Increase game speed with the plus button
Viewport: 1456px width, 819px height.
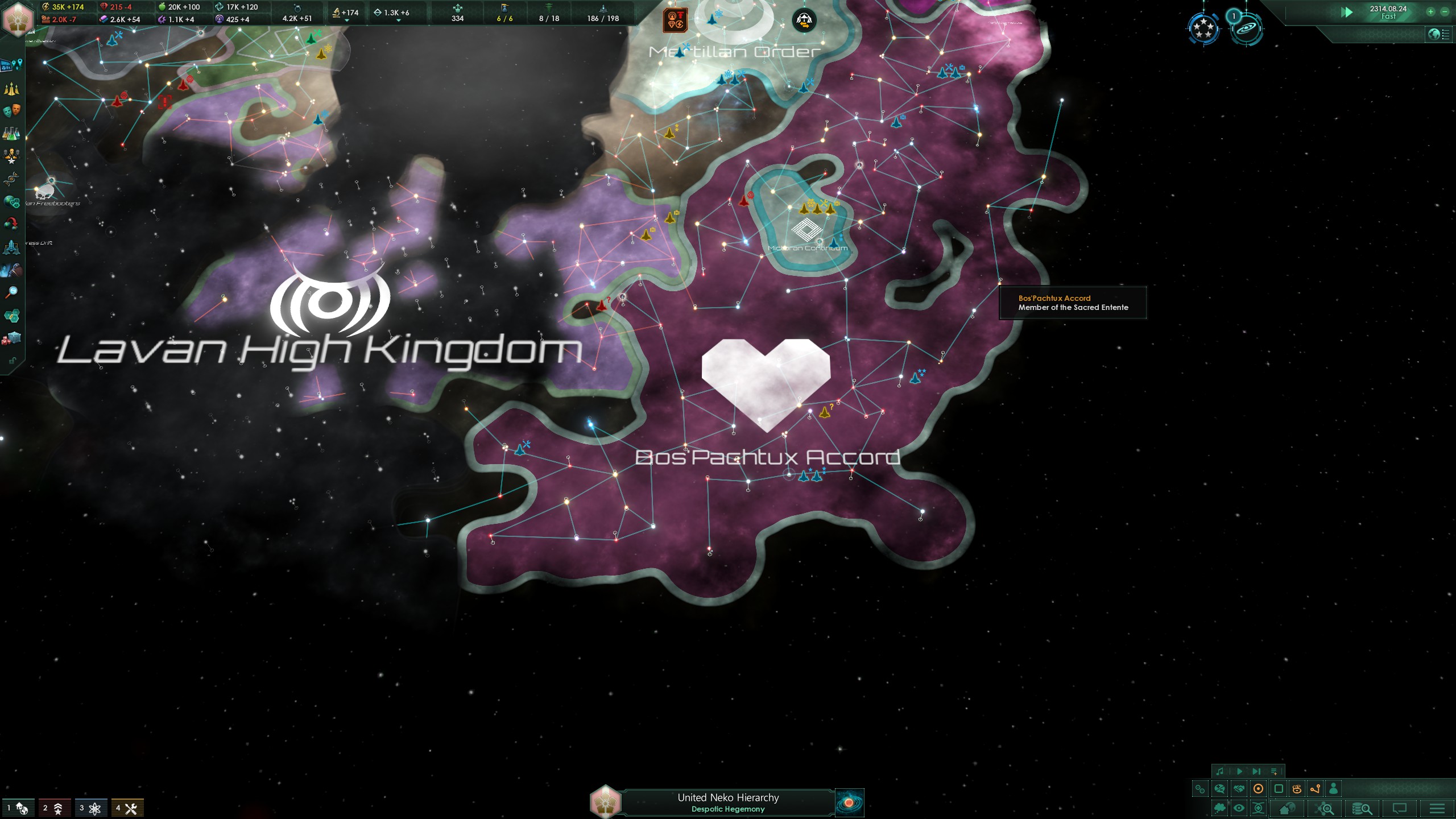(x=1430, y=11)
